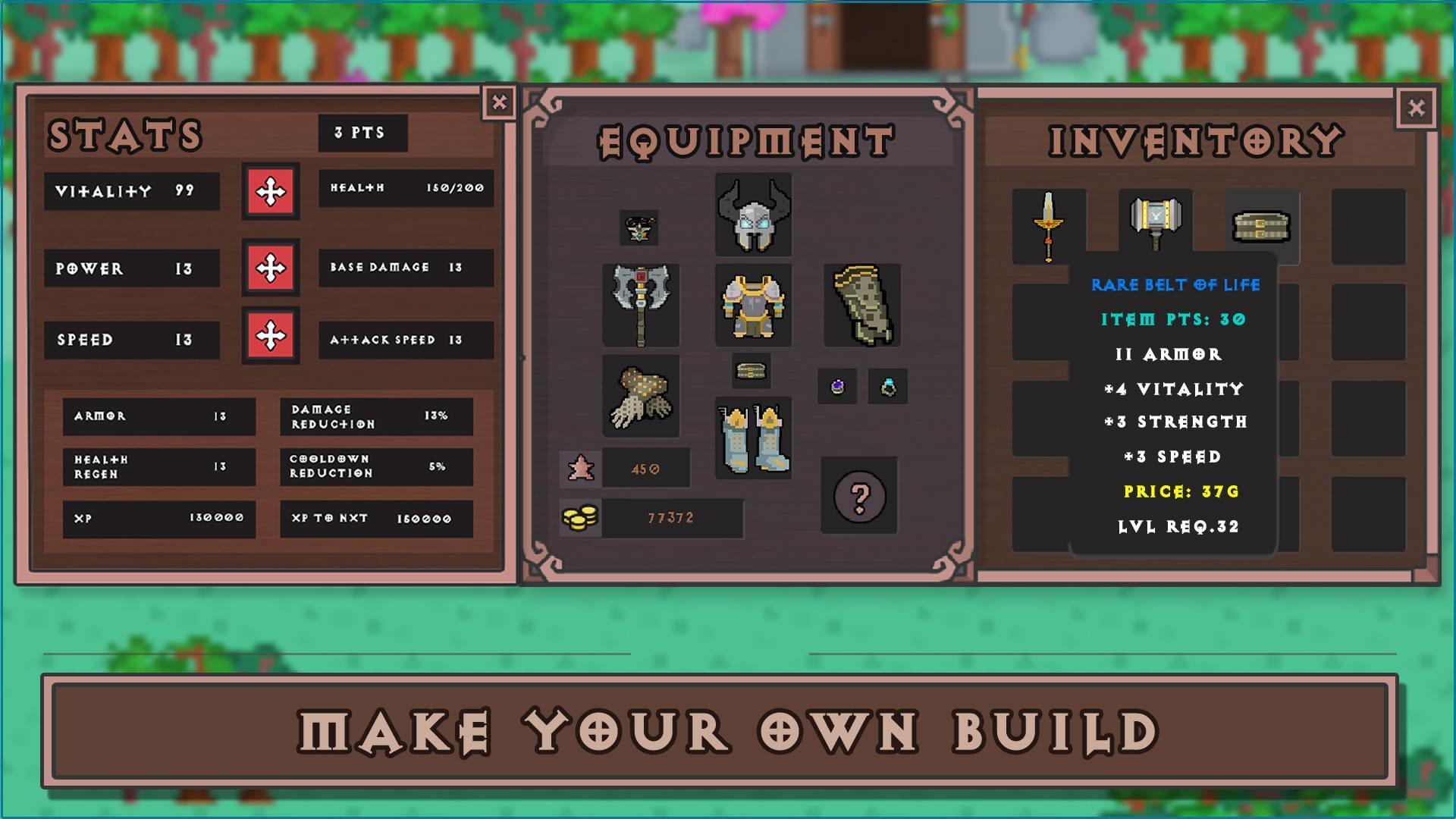Image resolution: width=1456 pixels, height=819 pixels.
Task: Open the question mark slot
Action: coord(859,496)
